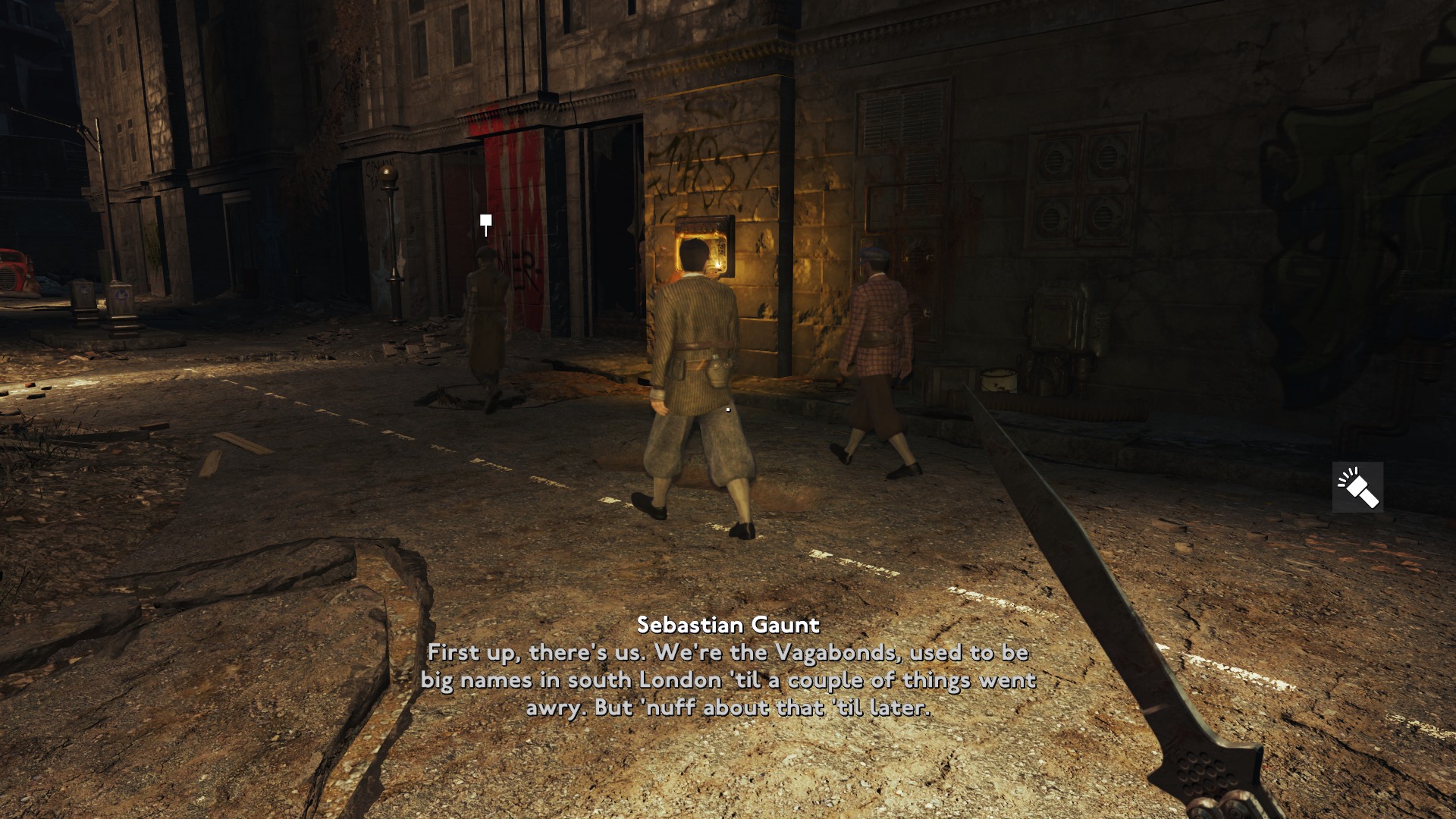Select the white objective marker
The image size is (1456, 819).
click(x=485, y=222)
